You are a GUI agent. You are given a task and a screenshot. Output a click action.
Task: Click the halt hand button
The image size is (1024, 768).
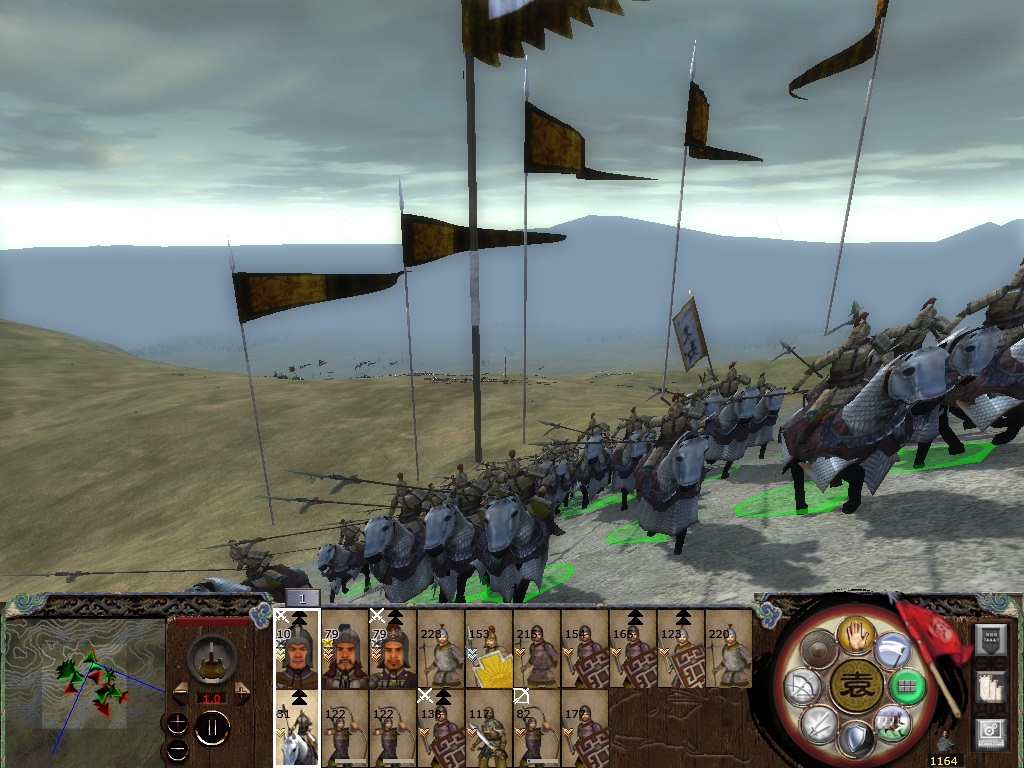(856, 634)
